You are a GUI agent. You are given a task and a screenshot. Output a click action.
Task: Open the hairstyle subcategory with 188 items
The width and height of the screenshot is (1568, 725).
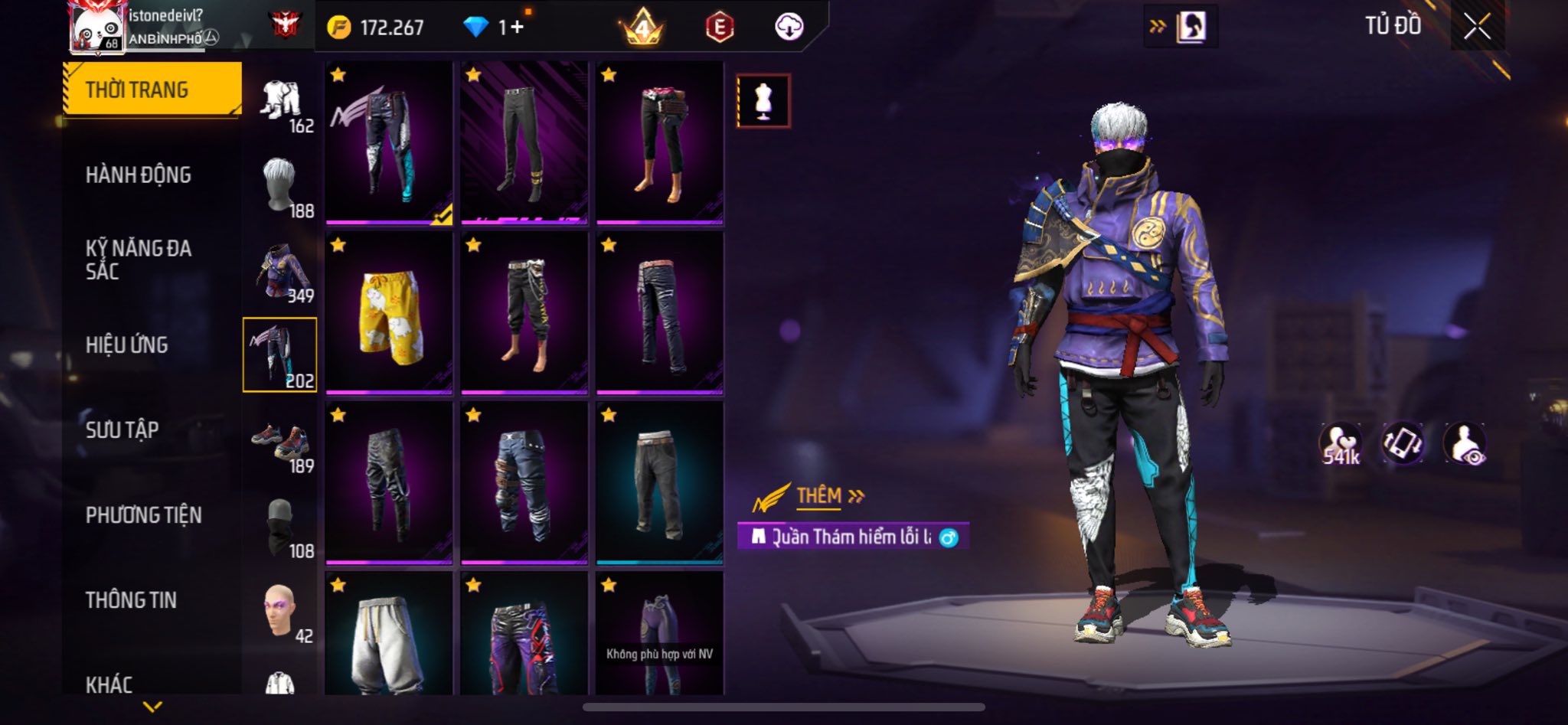[x=280, y=186]
